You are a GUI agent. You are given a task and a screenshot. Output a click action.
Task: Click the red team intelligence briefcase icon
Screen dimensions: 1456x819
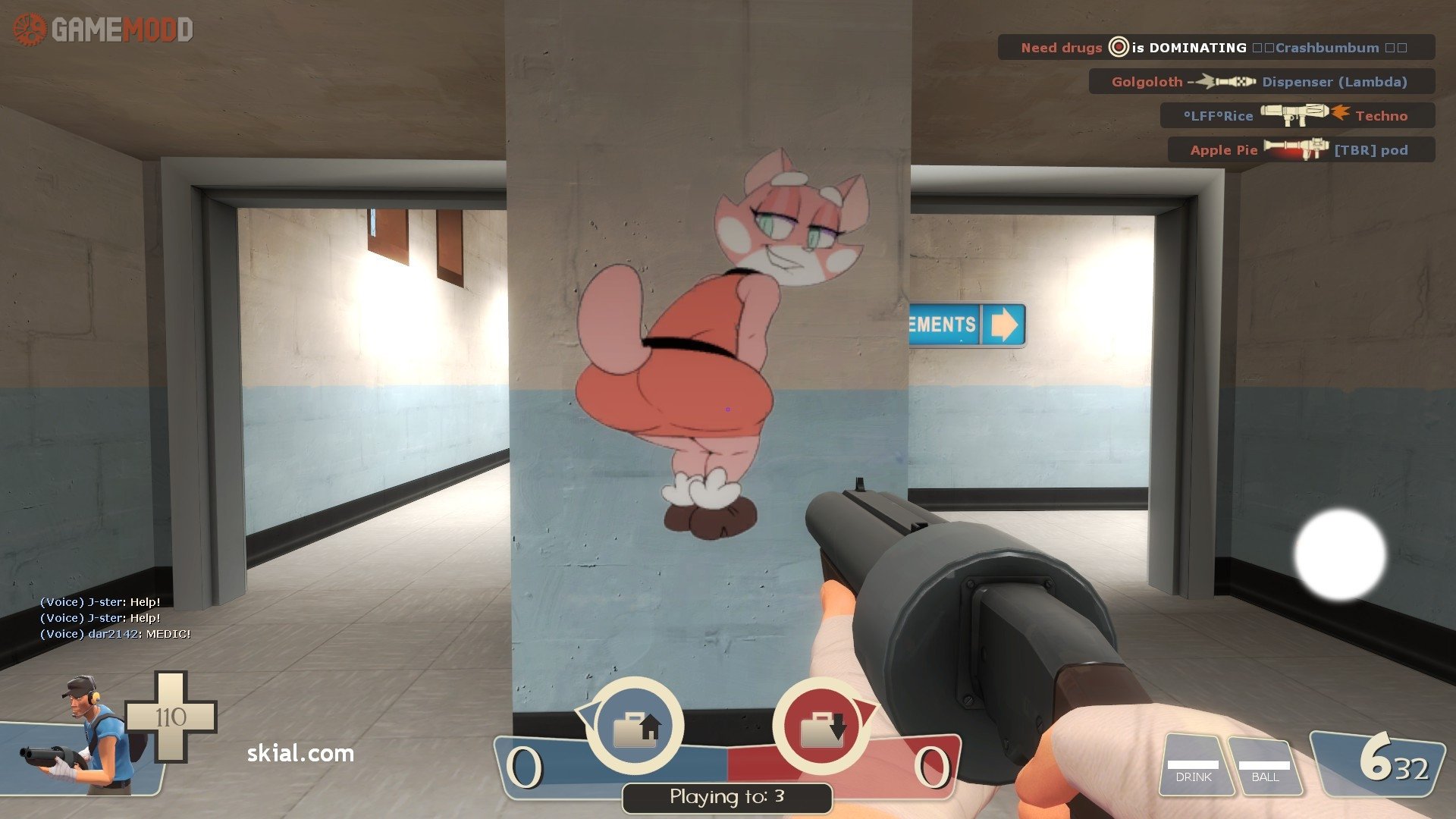pyautogui.click(x=821, y=726)
